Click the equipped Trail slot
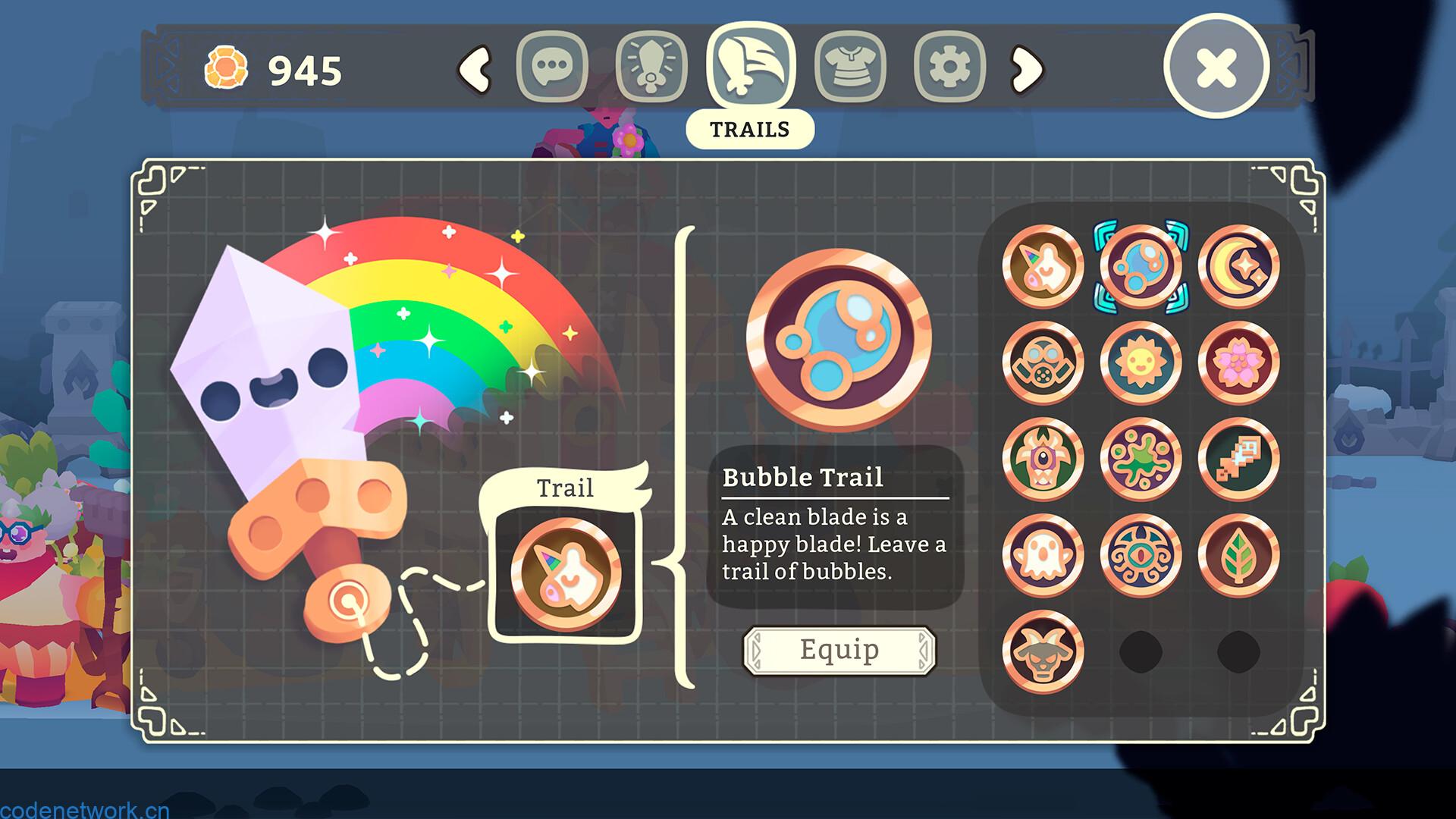Image resolution: width=1456 pixels, height=819 pixels. click(x=565, y=574)
